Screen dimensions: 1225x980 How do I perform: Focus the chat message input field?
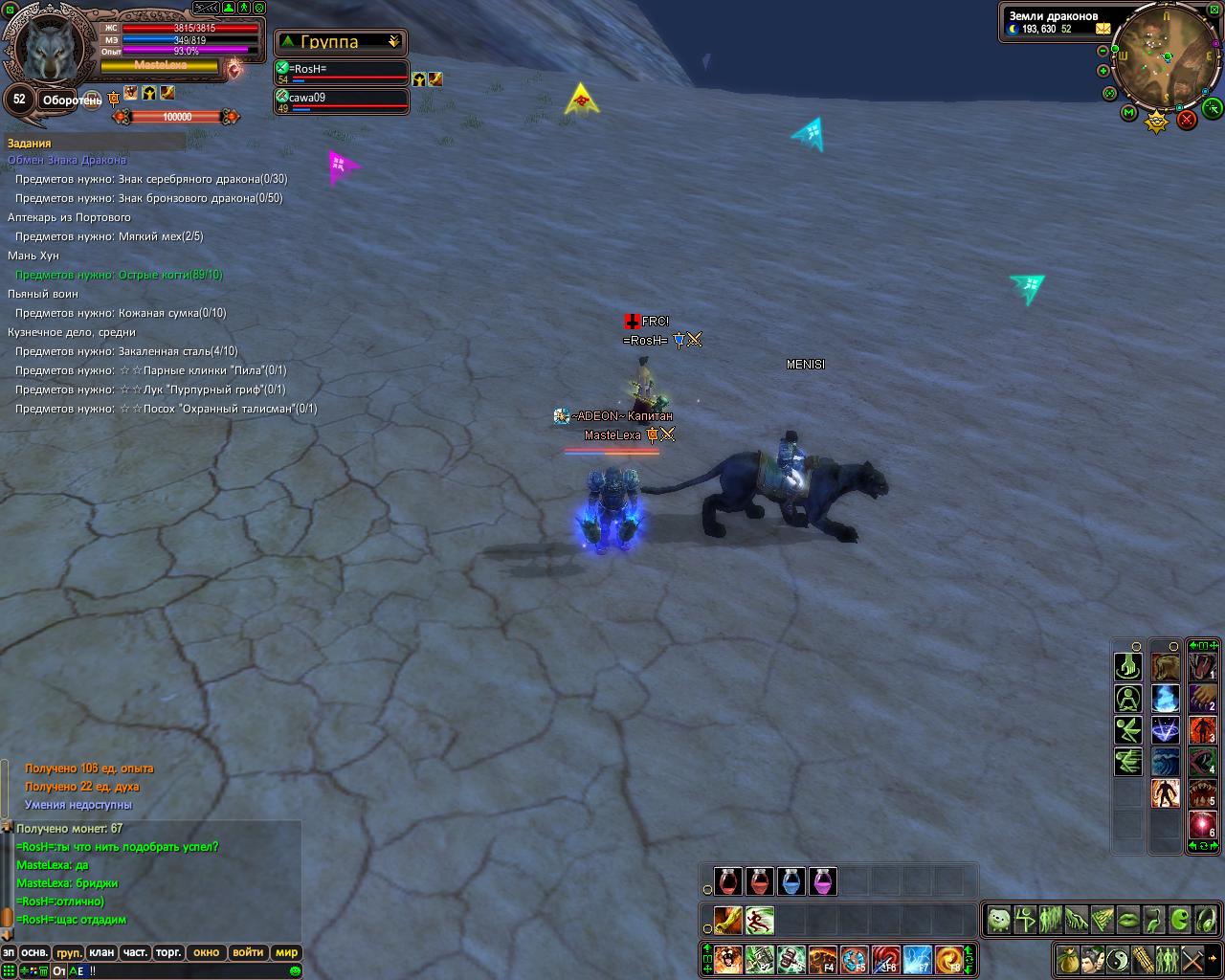click(191, 971)
